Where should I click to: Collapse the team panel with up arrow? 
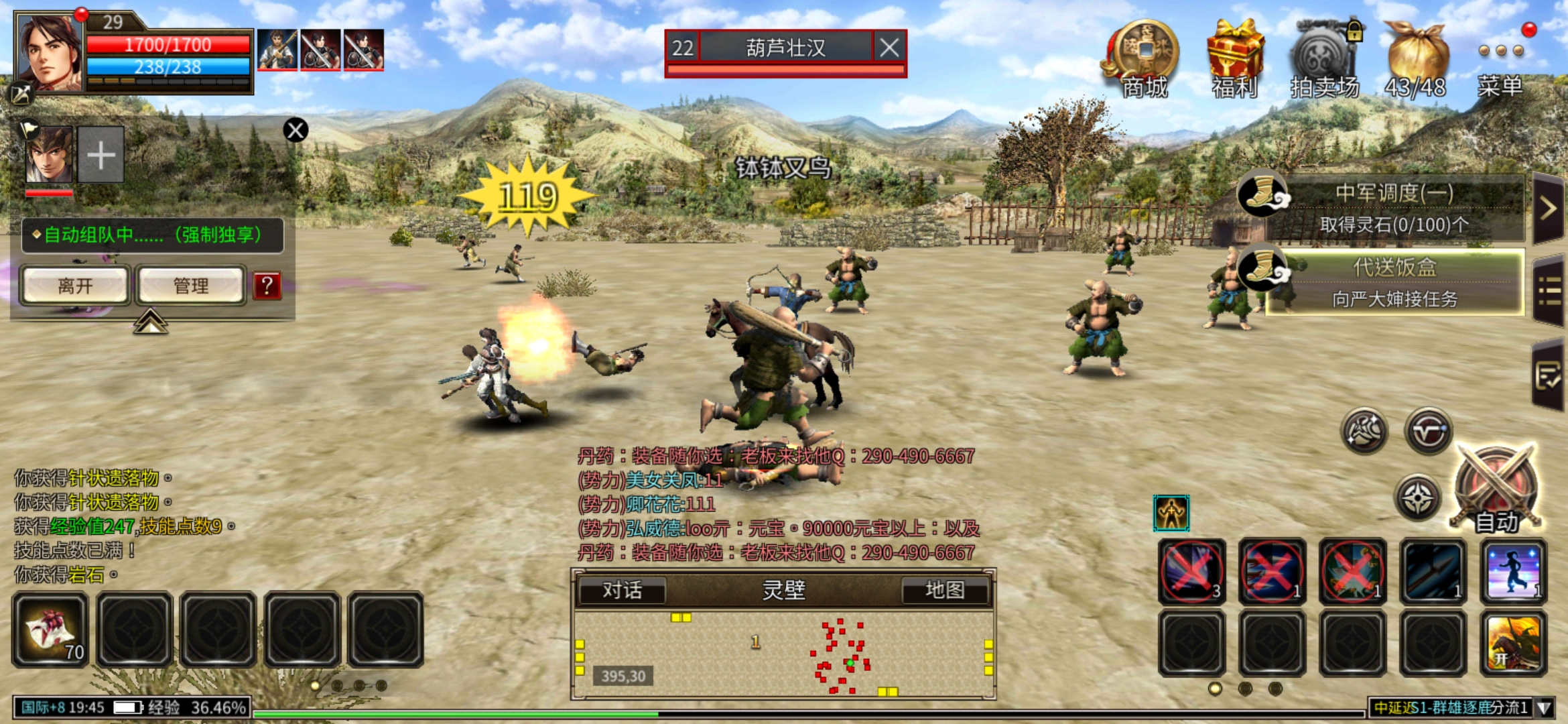click(x=150, y=322)
